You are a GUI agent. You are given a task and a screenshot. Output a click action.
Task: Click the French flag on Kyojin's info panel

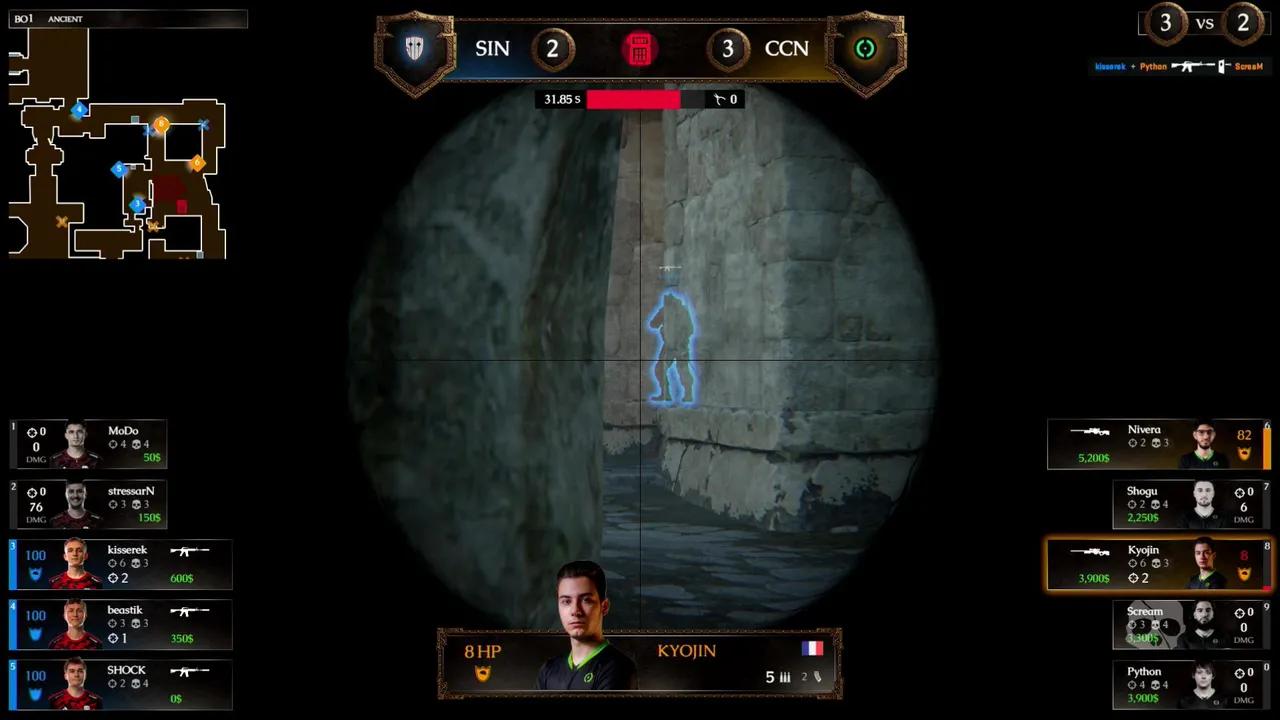812,648
